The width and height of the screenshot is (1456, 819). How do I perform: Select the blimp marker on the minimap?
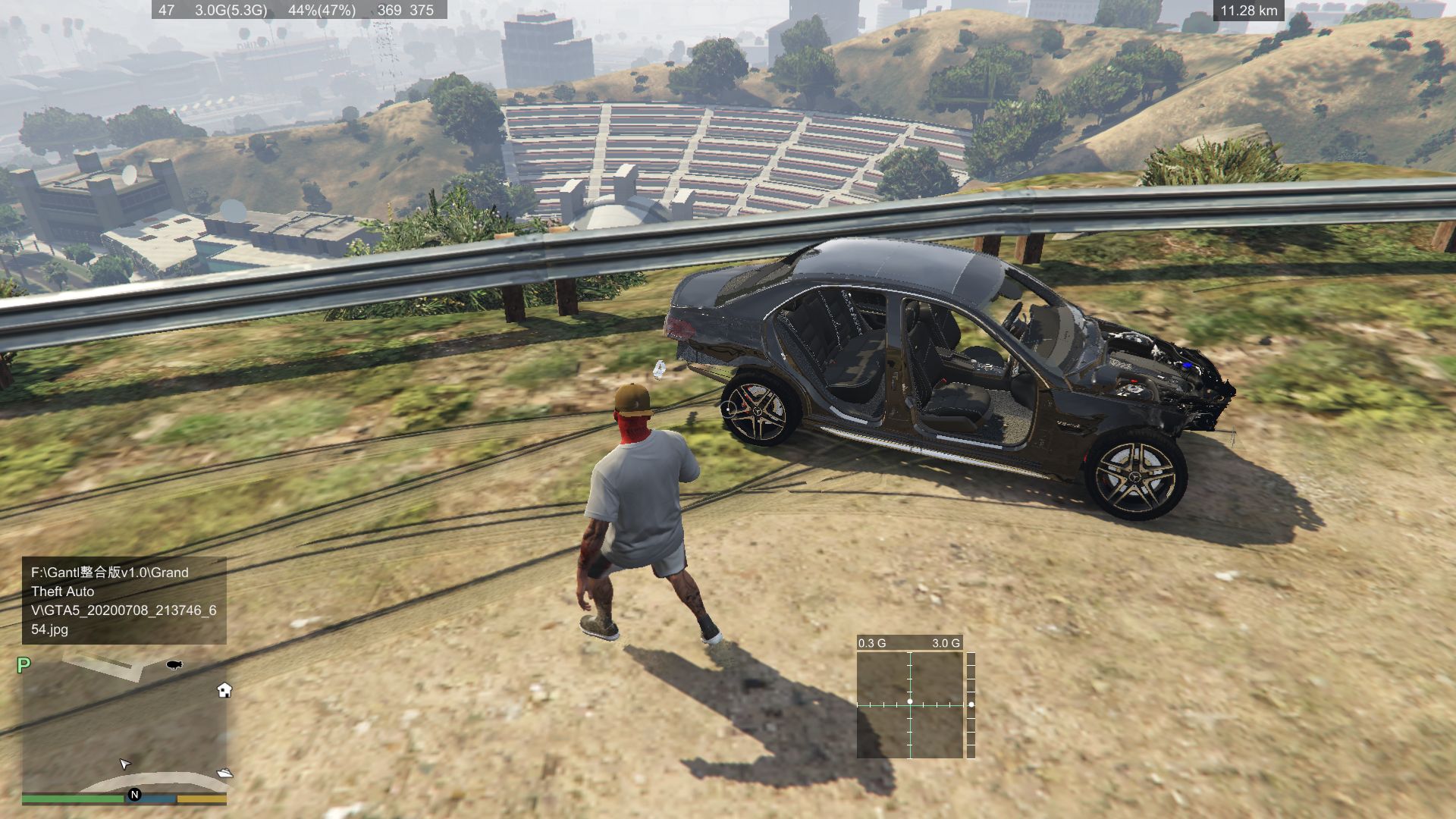pyautogui.click(x=174, y=665)
